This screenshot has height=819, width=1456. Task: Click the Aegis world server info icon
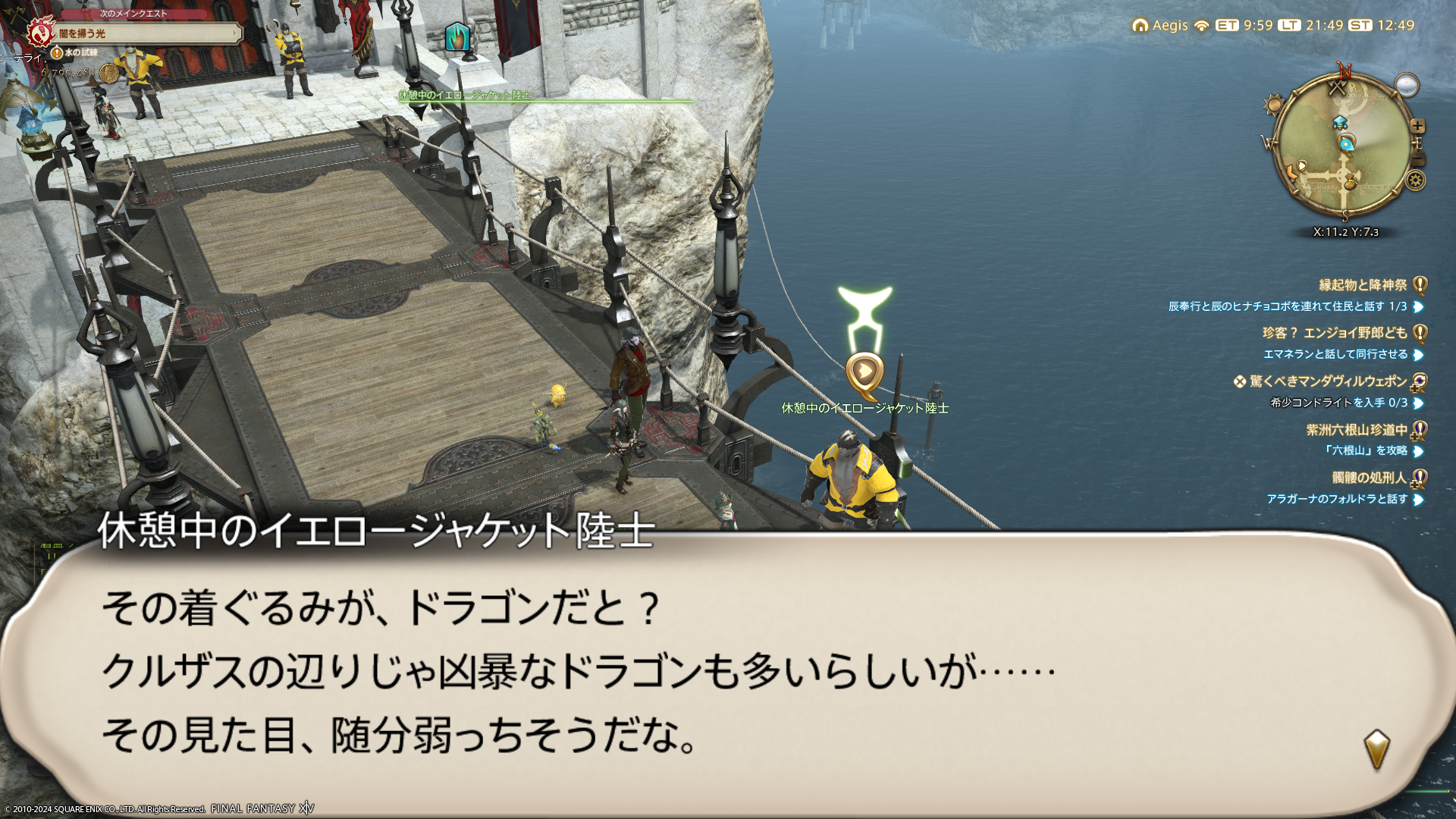[1140, 26]
